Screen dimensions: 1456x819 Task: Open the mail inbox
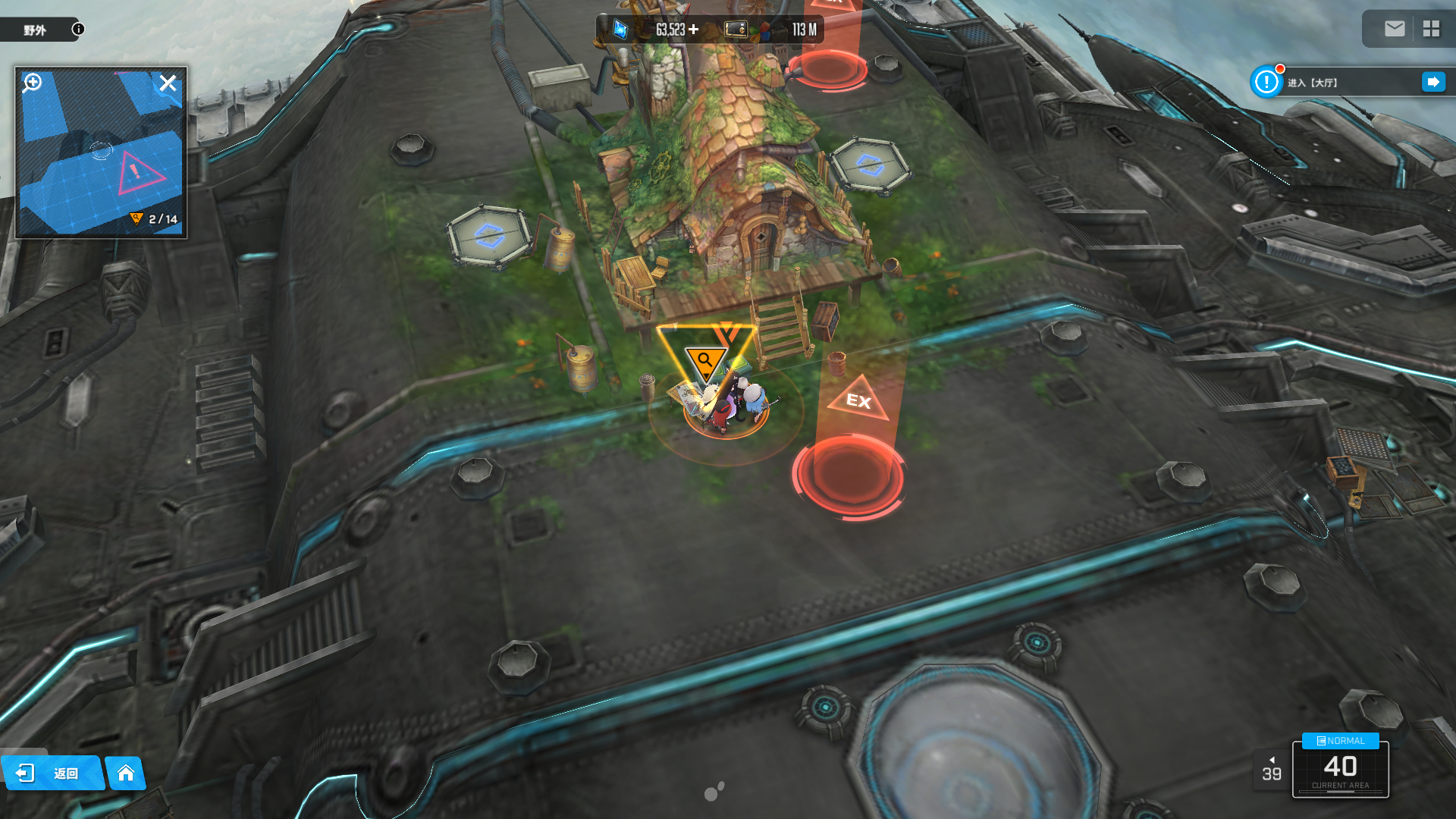[1394, 29]
